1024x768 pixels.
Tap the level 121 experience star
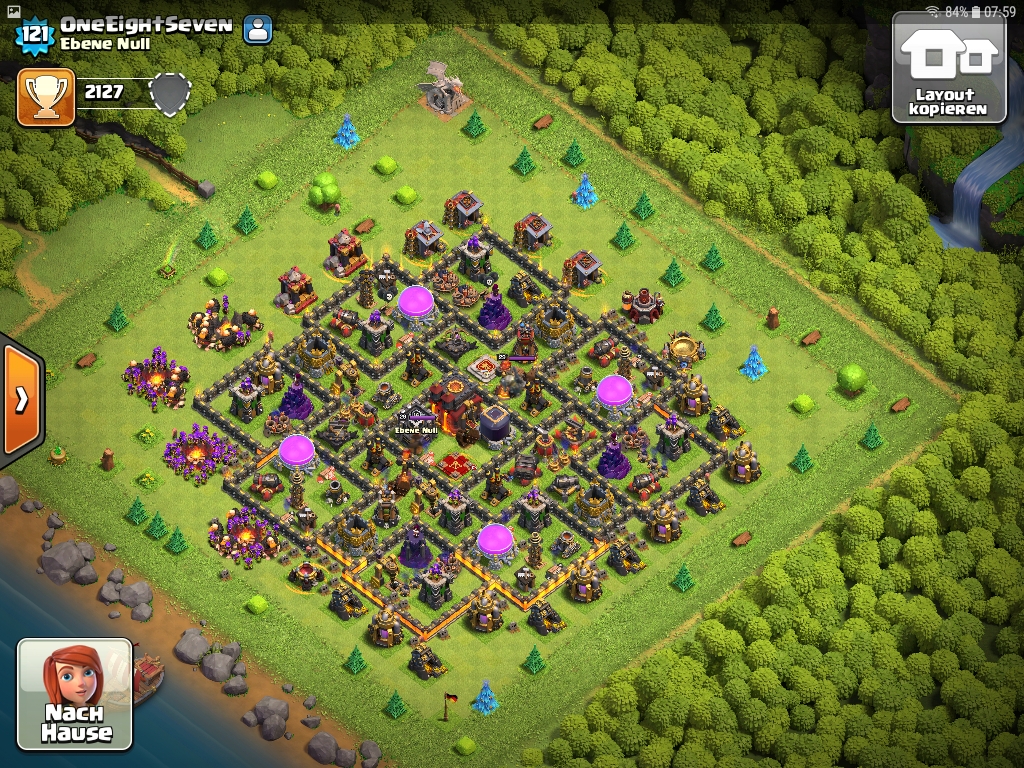click(34, 34)
